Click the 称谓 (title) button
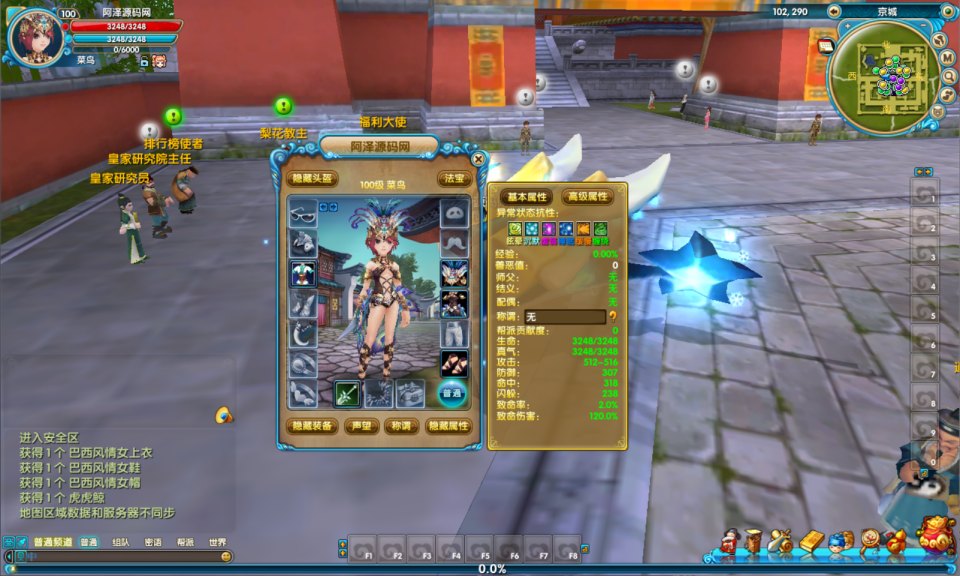The height and width of the screenshot is (576, 960). [x=402, y=425]
